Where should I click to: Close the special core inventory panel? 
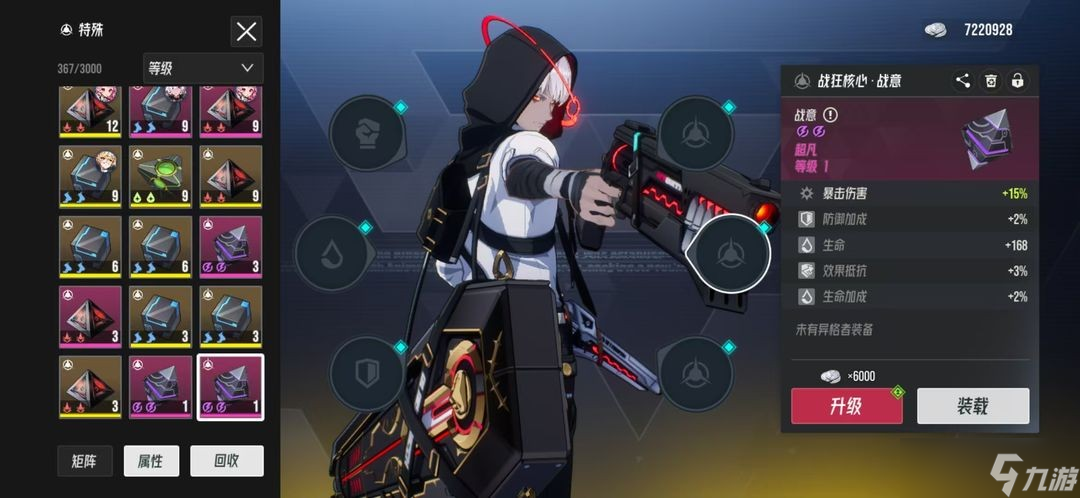coord(246,31)
